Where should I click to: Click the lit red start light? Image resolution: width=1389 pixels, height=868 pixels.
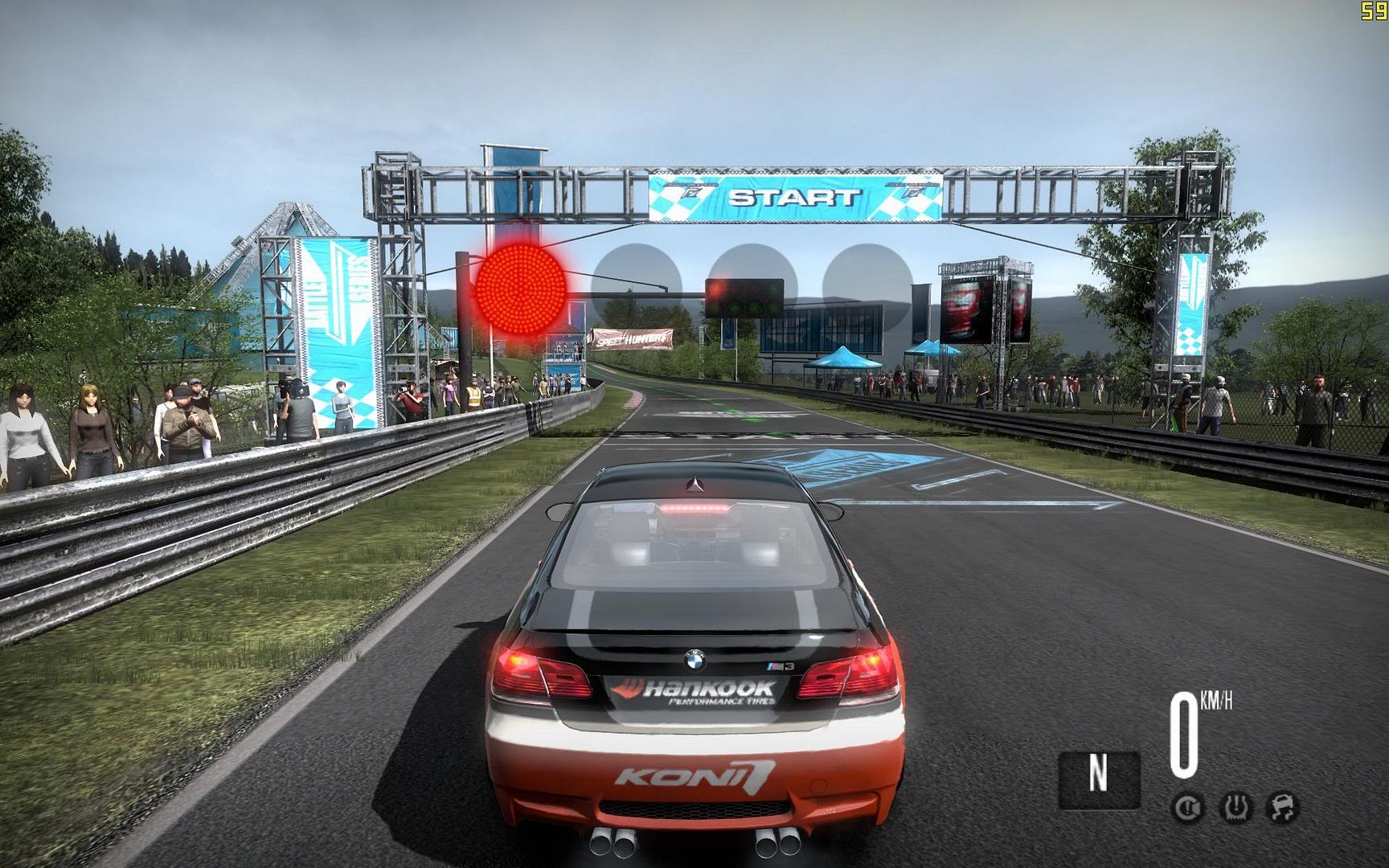click(521, 289)
